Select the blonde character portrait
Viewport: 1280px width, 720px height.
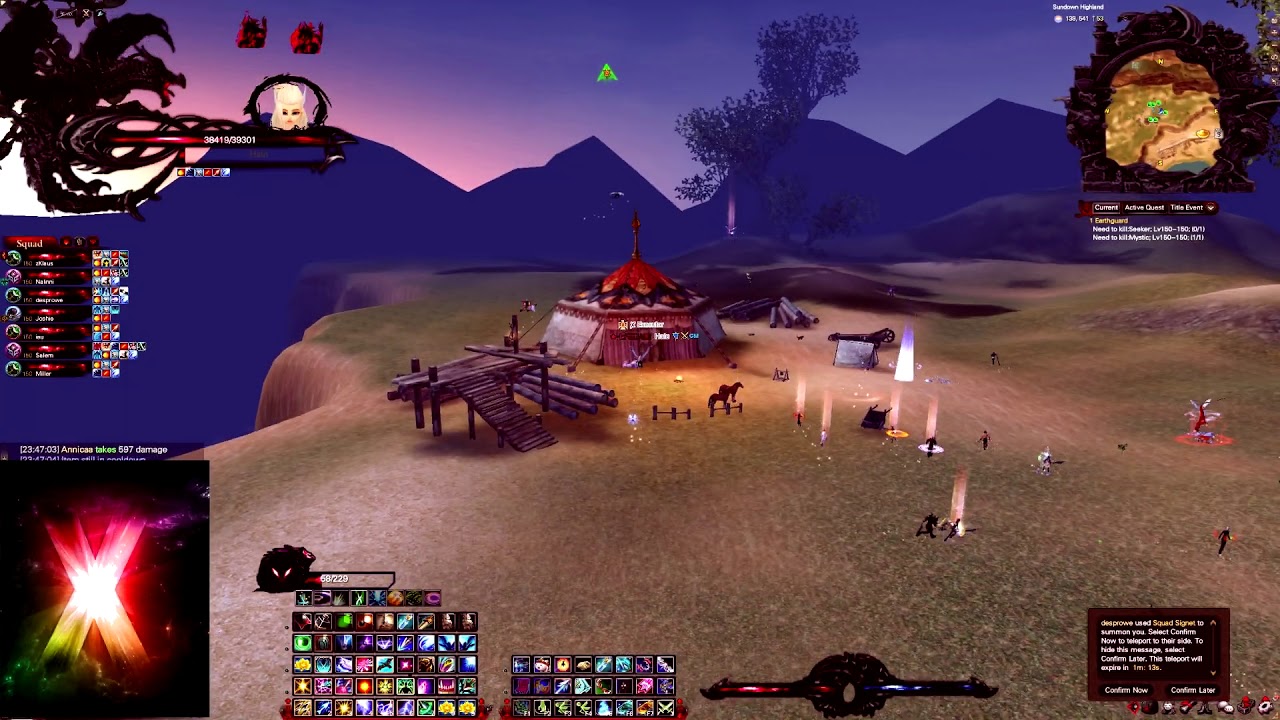289,105
